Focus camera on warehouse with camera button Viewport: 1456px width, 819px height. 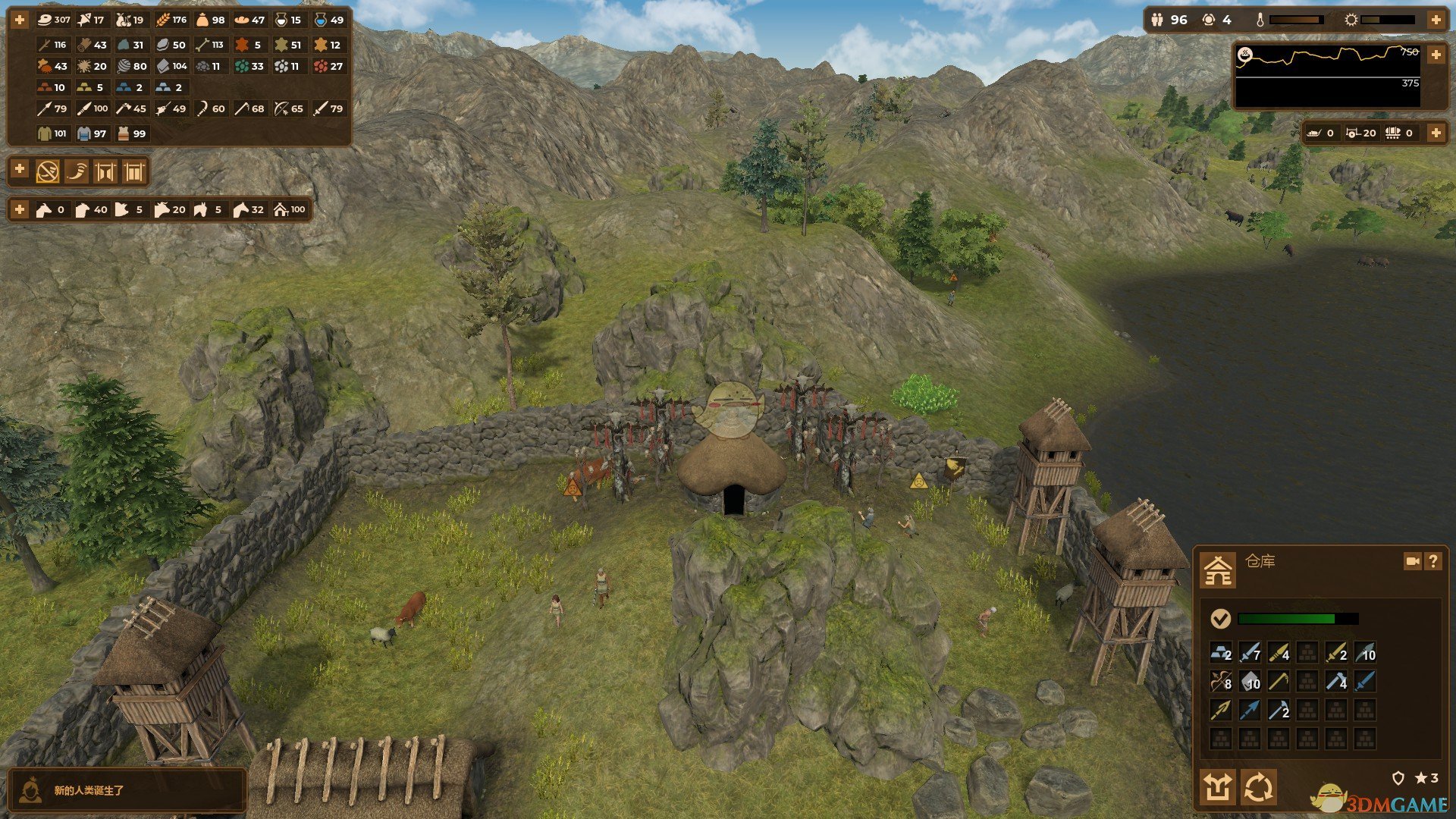pos(1412,561)
